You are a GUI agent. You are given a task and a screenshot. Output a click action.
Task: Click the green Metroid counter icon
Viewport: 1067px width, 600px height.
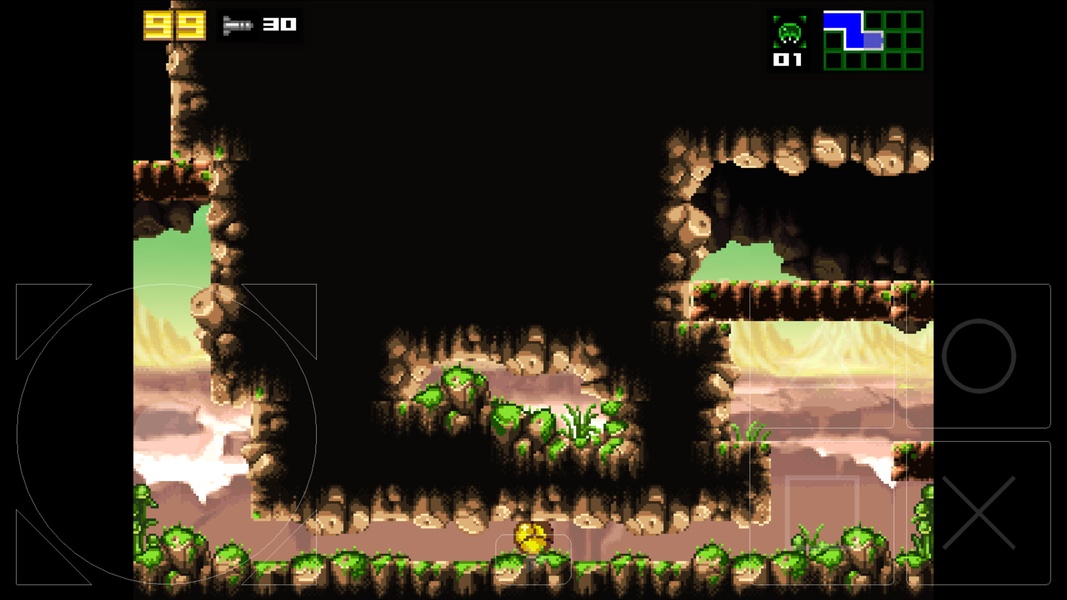click(788, 32)
